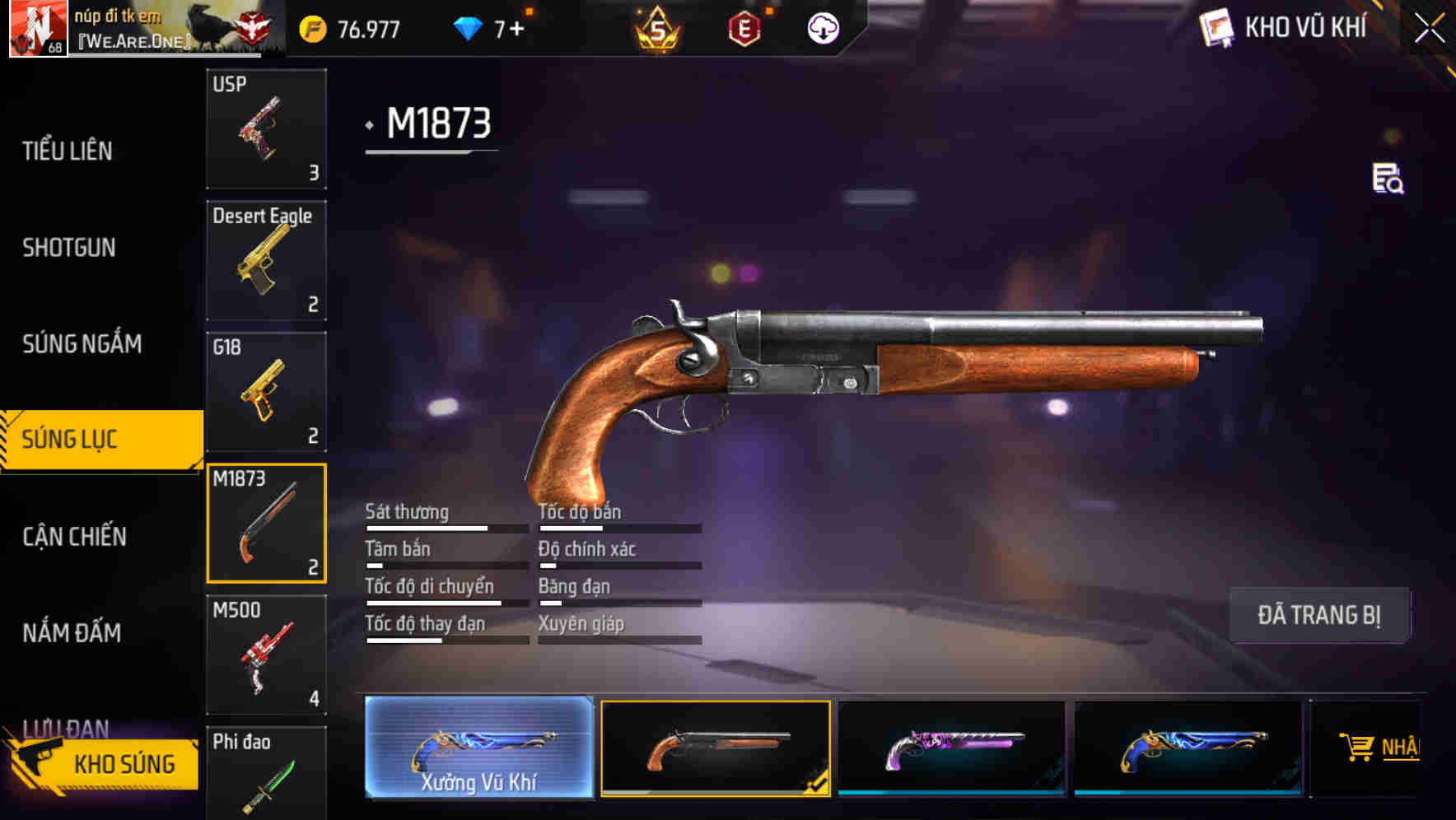Switch to the SHOTGUN weapon category
The height and width of the screenshot is (820, 1456).
(70, 248)
